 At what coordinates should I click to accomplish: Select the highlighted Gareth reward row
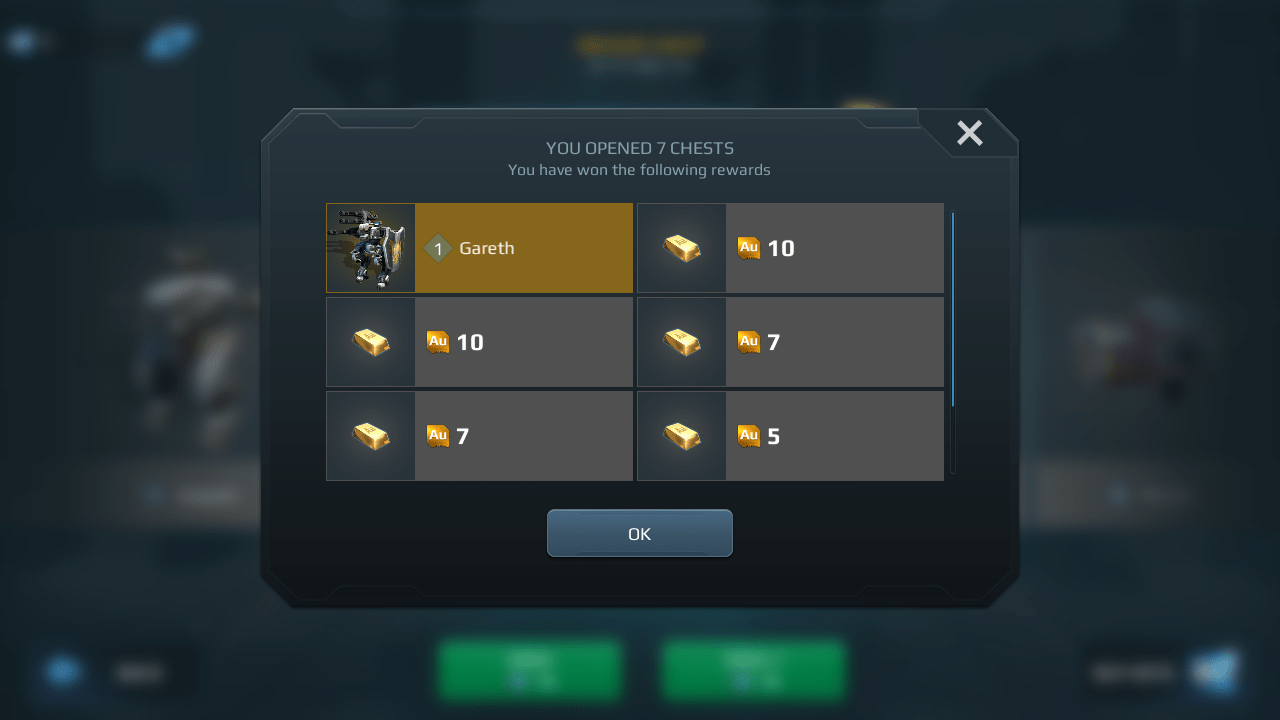click(523, 247)
